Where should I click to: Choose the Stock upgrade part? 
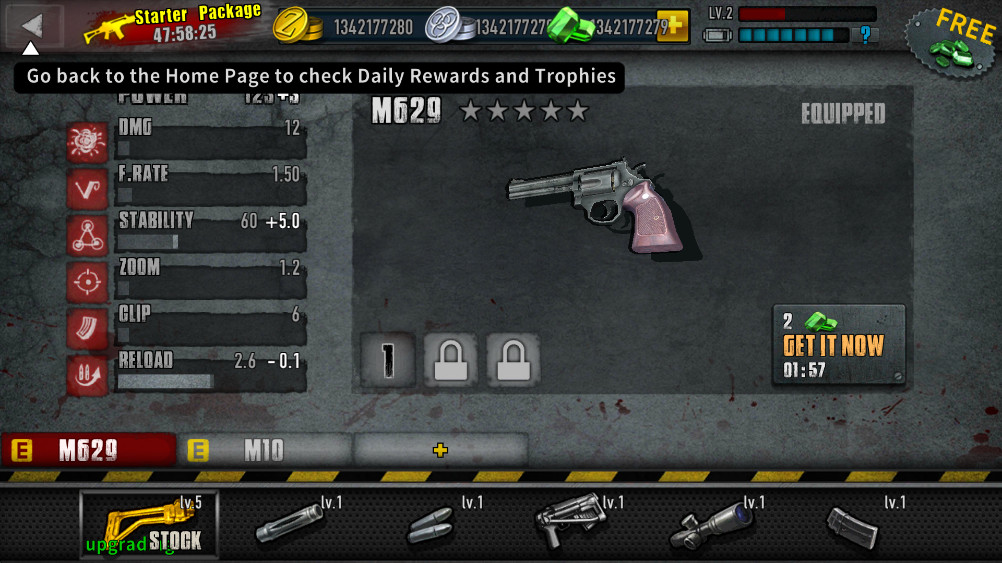(149, 524)
